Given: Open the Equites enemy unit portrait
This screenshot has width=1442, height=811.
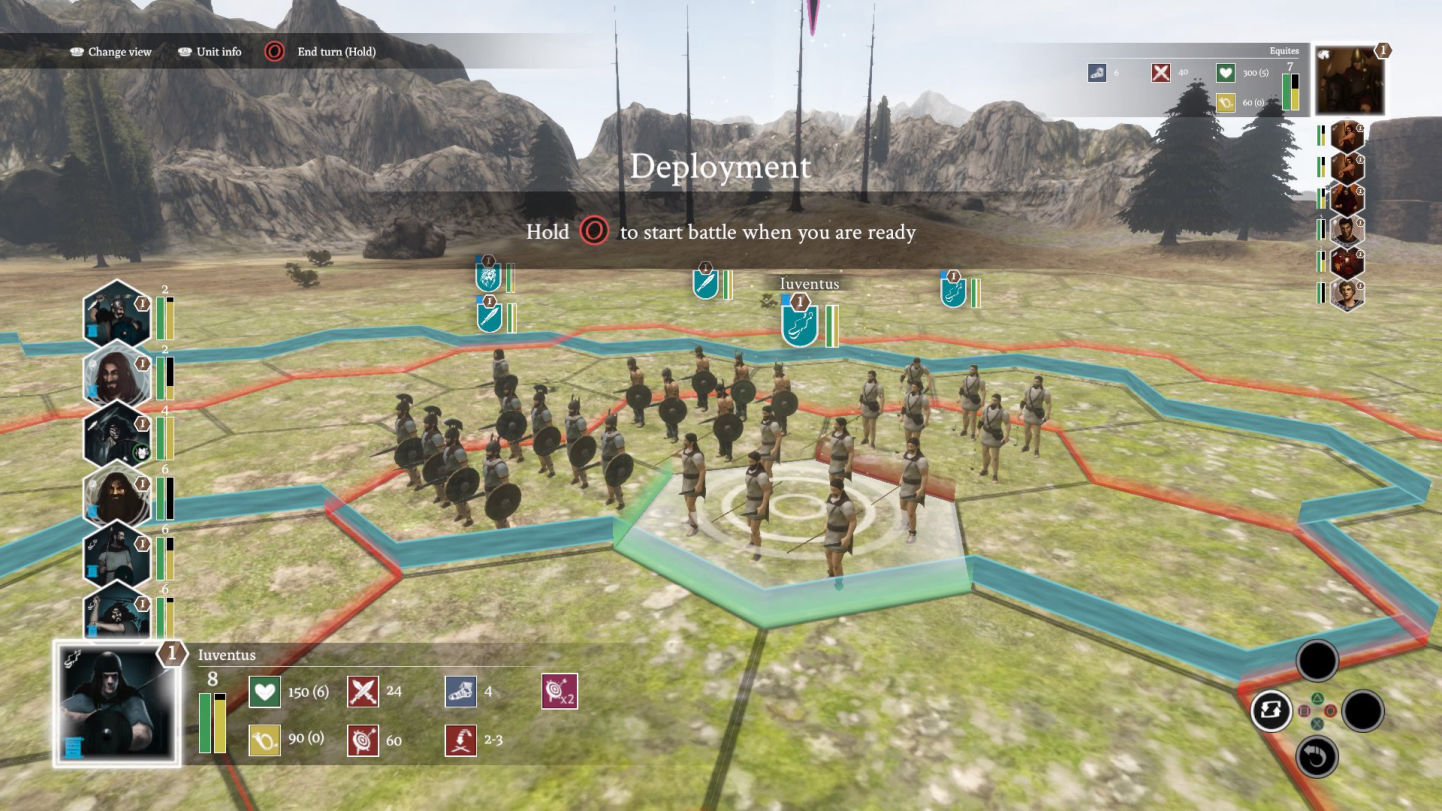Looking at the screenshot, I should (x=1350, y=81).
